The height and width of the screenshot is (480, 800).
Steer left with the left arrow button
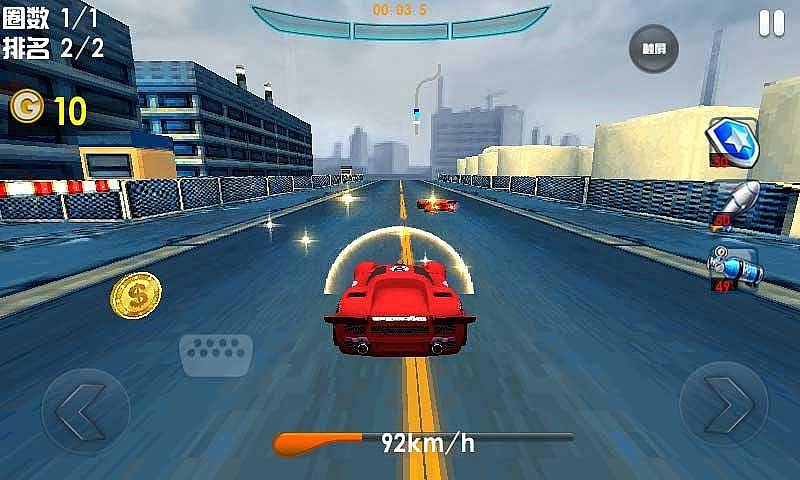84,410
